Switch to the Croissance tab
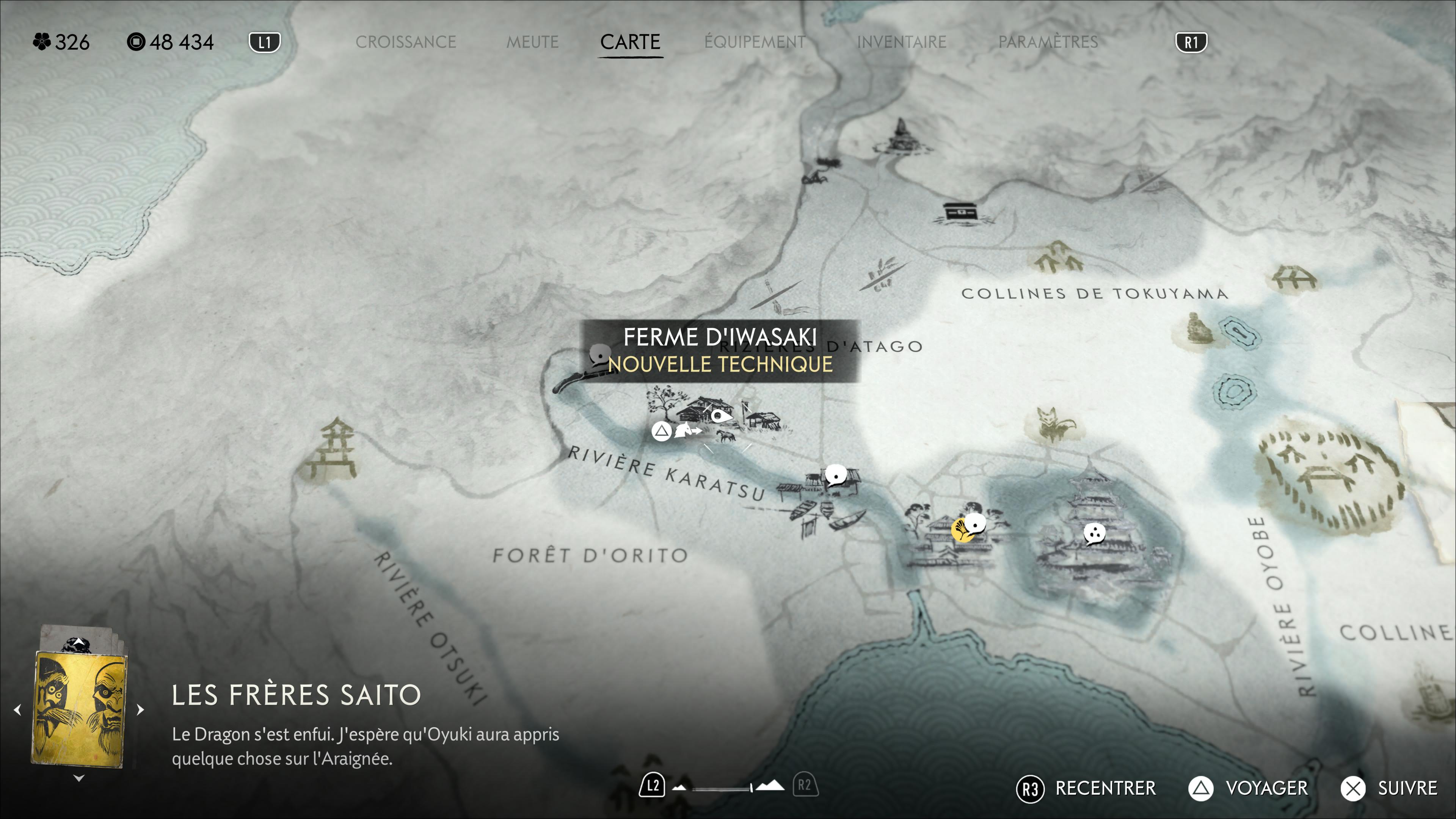This screenshot has height=819, width=1456. (405, 42)
